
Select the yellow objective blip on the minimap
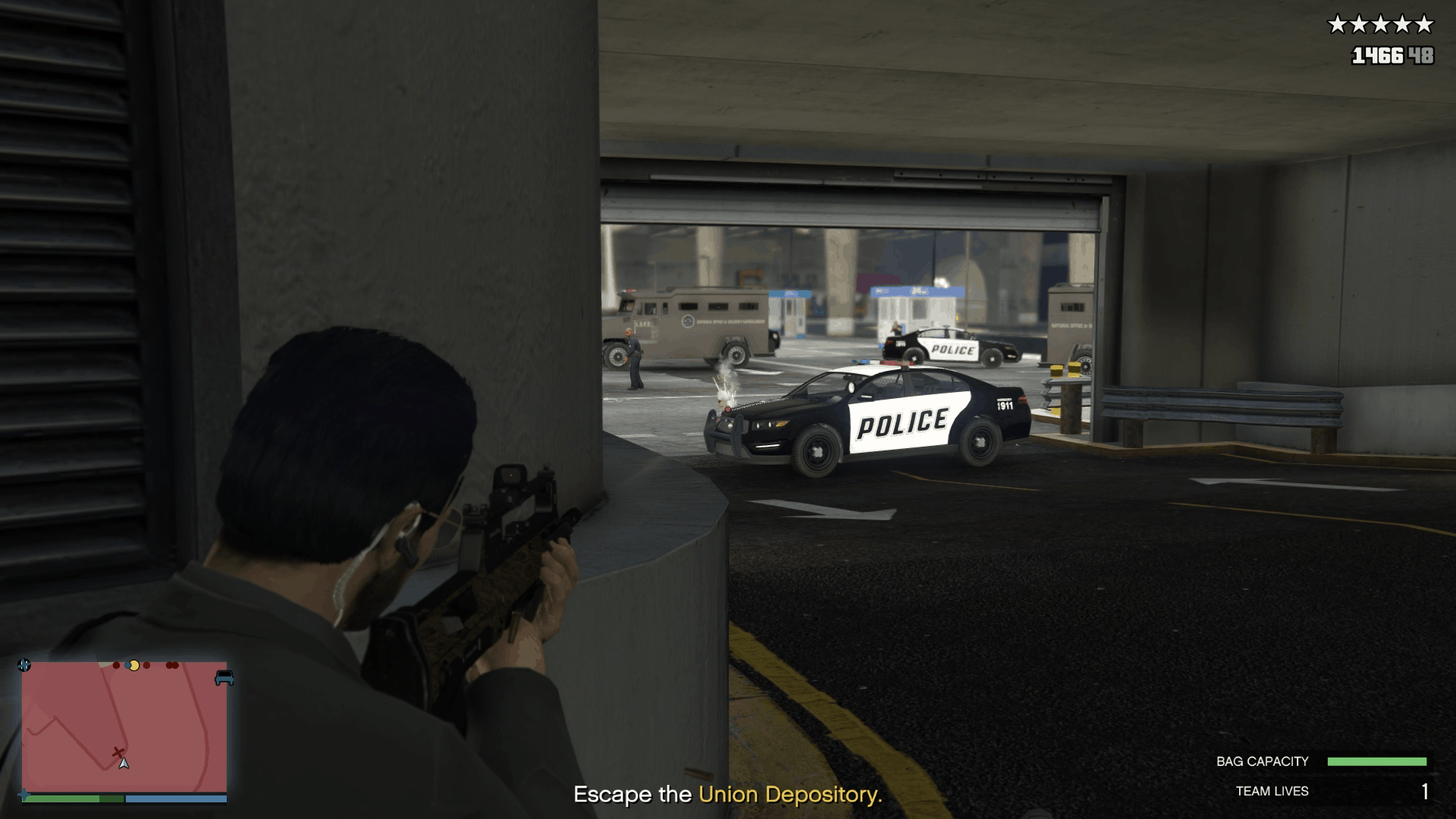(x=134, y=666)
